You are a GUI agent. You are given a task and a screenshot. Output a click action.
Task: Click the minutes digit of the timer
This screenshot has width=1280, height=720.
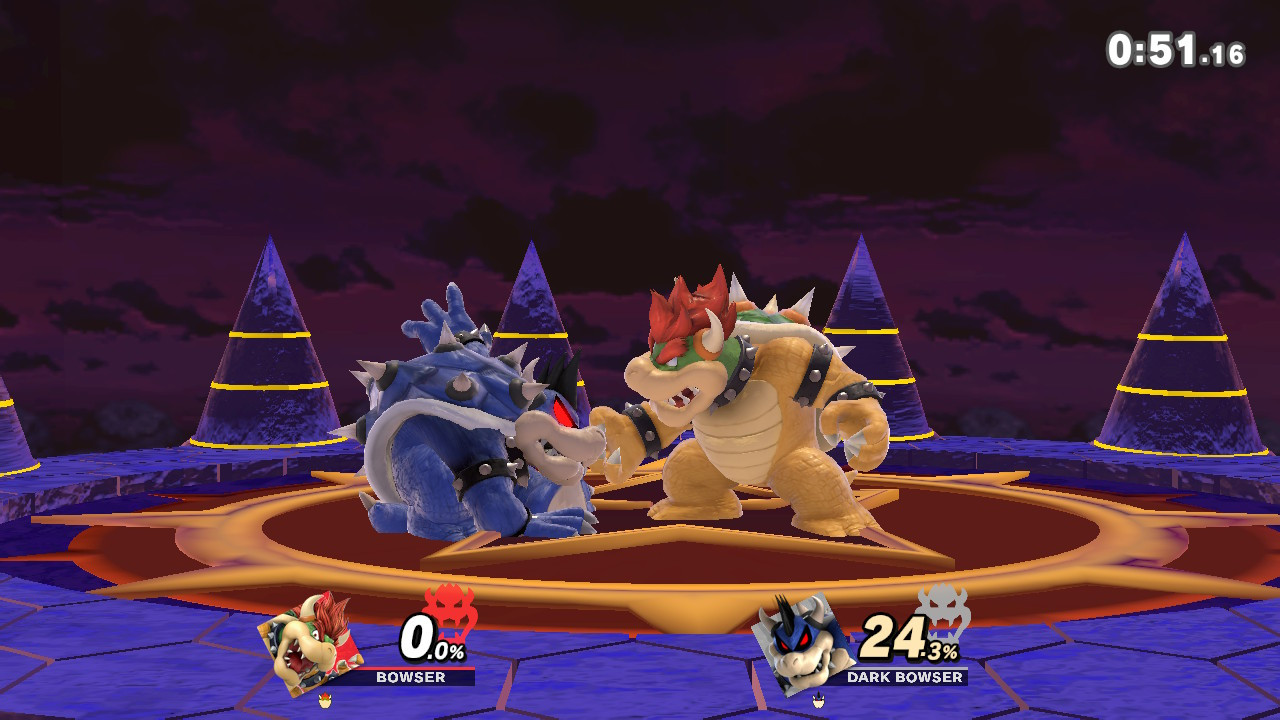[1122, 47]
